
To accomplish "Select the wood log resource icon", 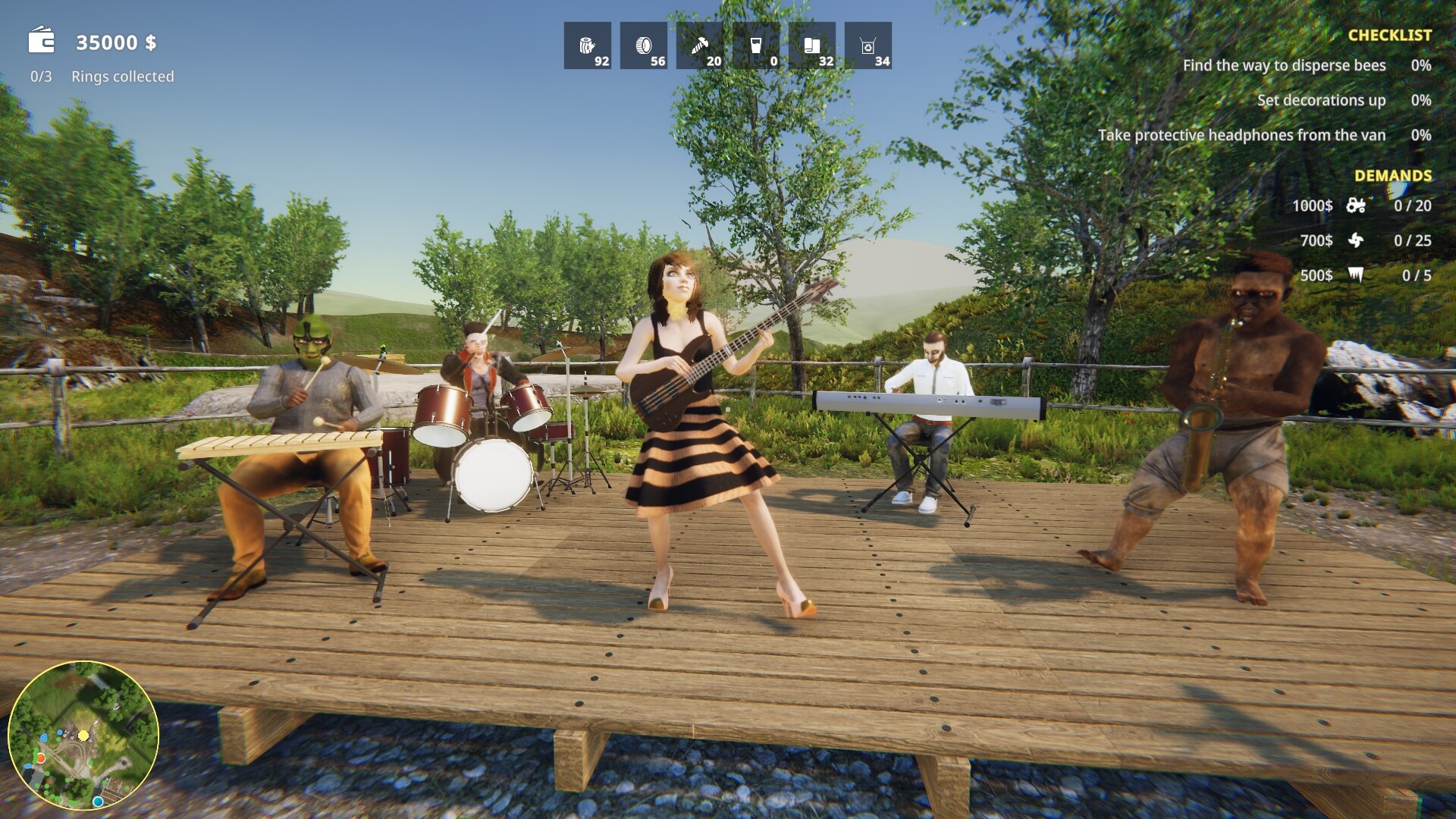I will click(588, 45).
